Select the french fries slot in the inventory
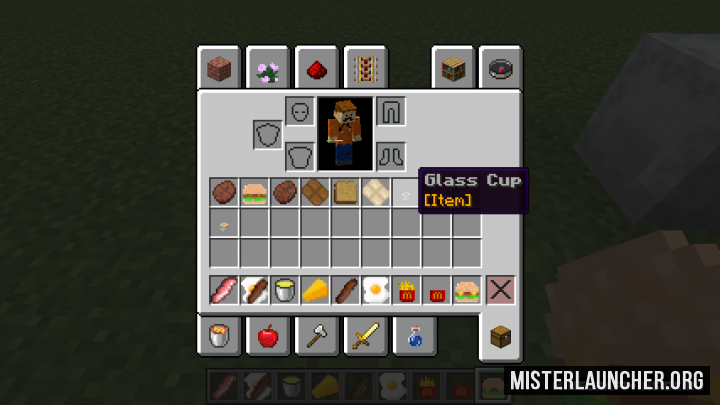This screenshot has height=405, width=720. click(406, 291)
